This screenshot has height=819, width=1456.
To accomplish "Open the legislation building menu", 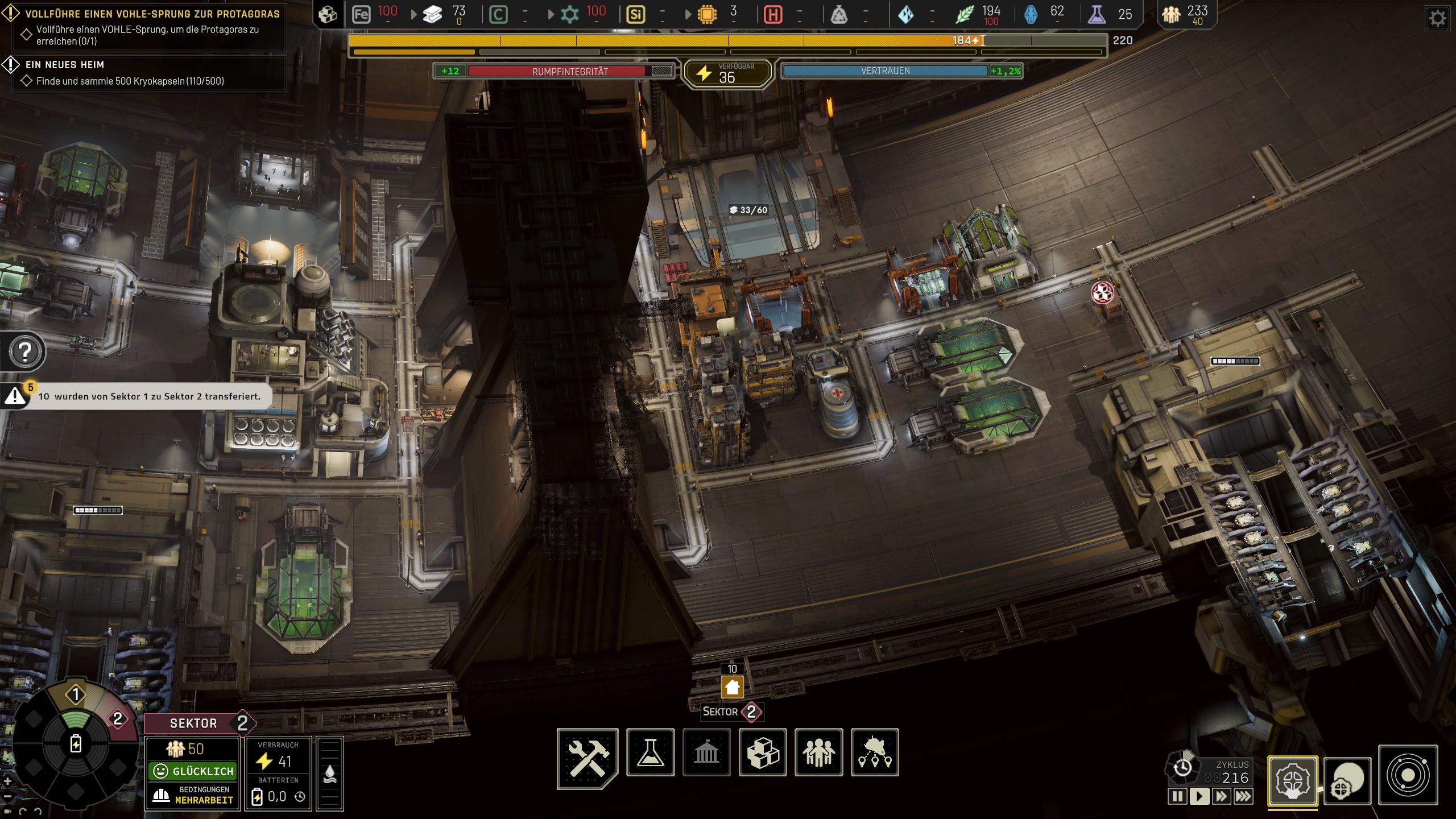I will pyautogui.click(x=706, y=752).
